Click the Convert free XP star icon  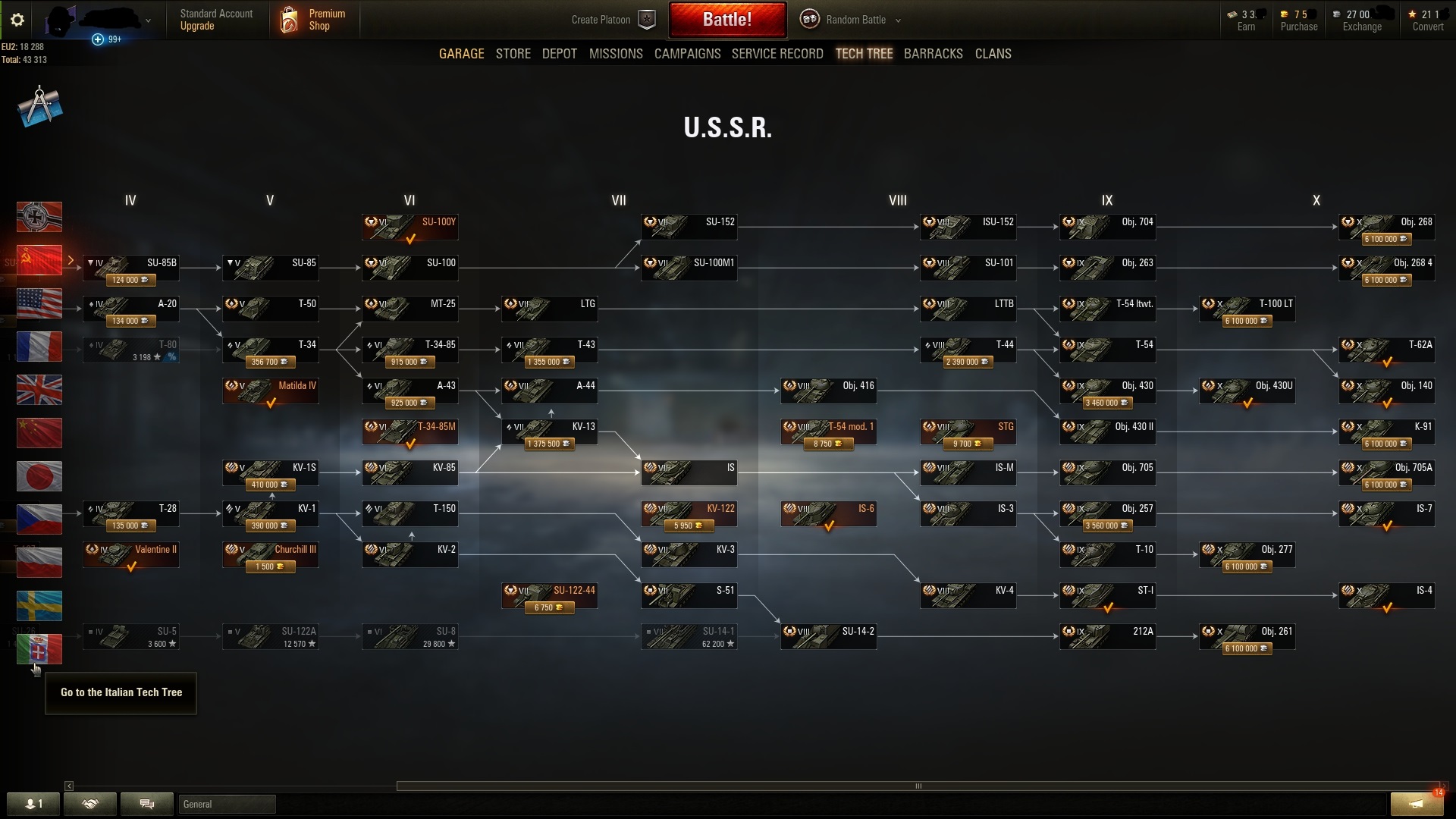pyautogui.click(x=1412, y=13)
